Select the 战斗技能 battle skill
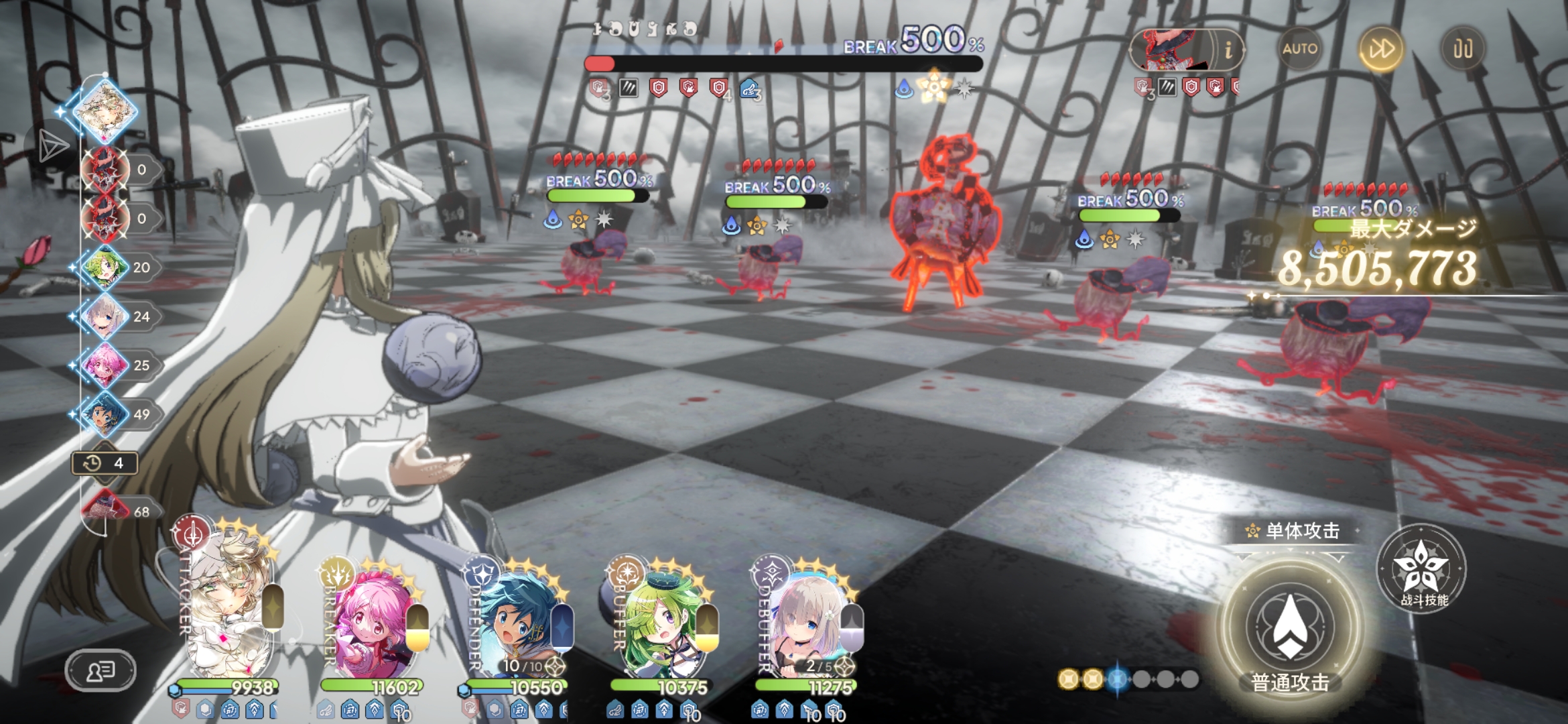This screenshot has height=724, width=1568. [1421, 568]
